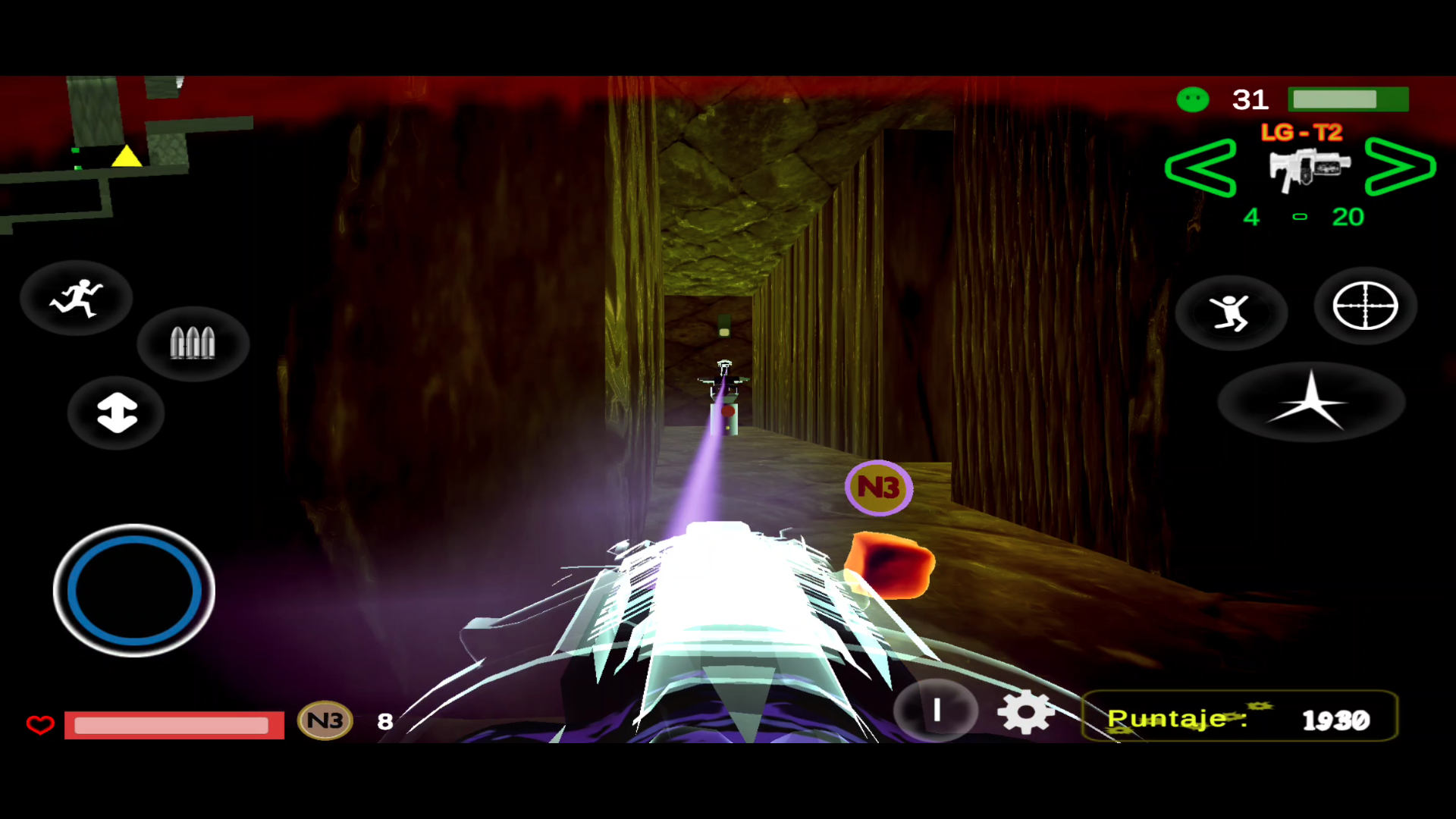Reload using the bullets button
The image size is (1456, 819).
[x=193, y=343]
